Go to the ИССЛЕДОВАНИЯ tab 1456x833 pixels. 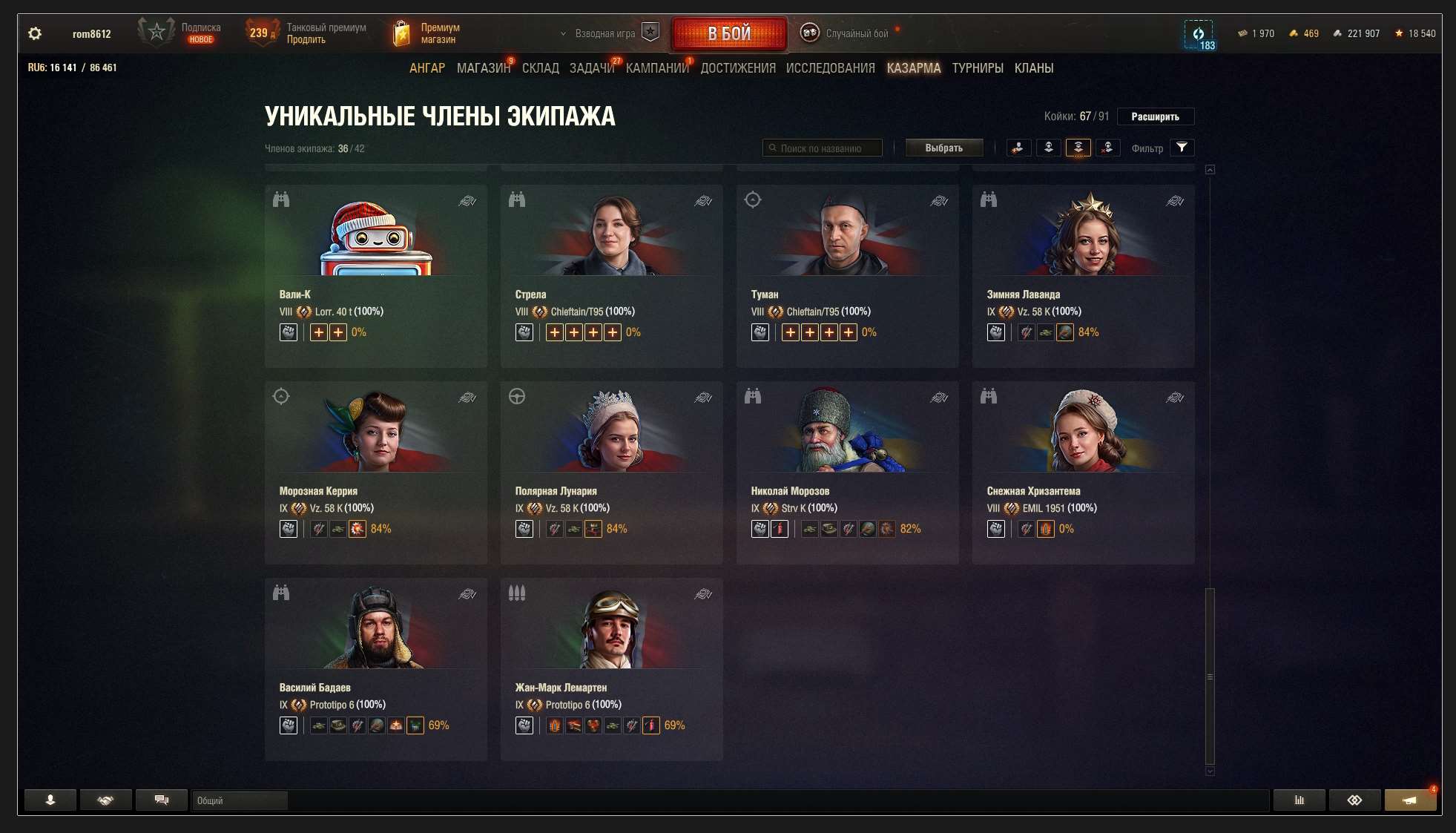(830, 68)
